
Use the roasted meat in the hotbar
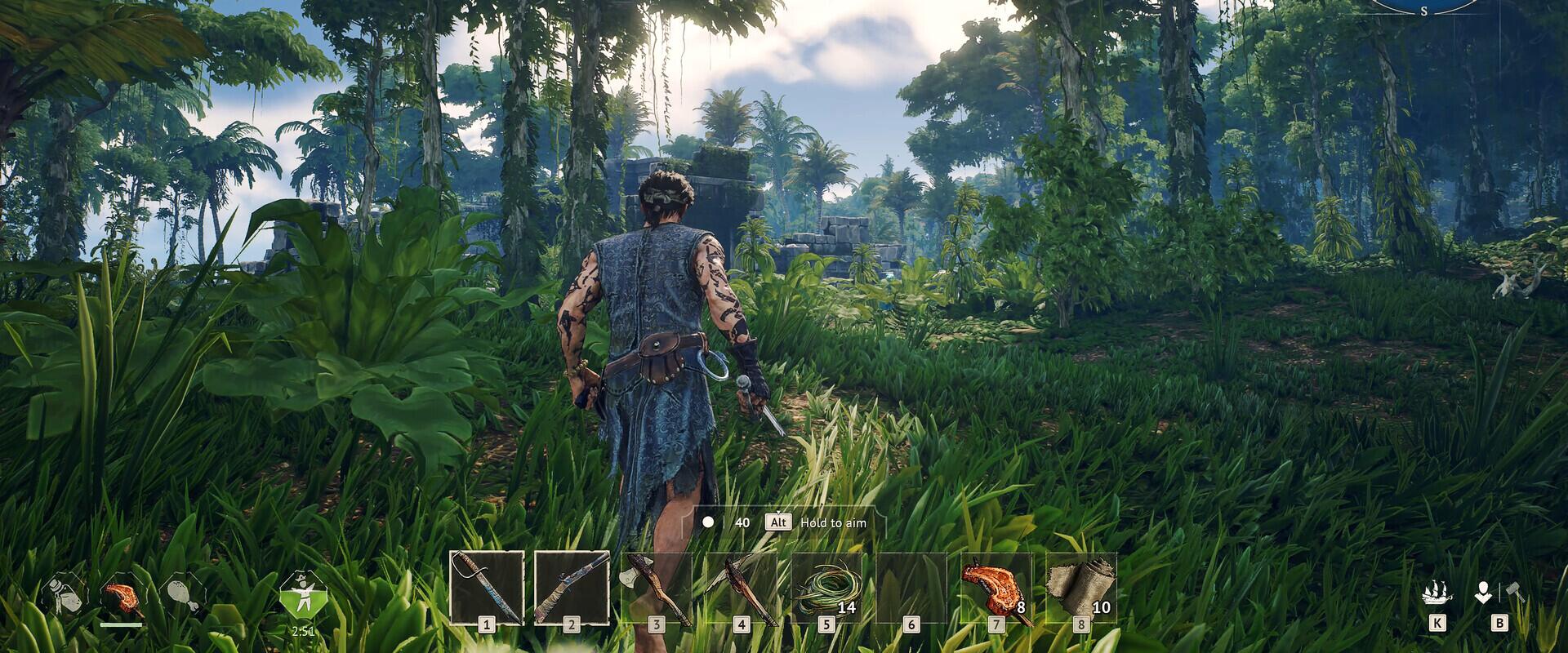click(996, 587)
